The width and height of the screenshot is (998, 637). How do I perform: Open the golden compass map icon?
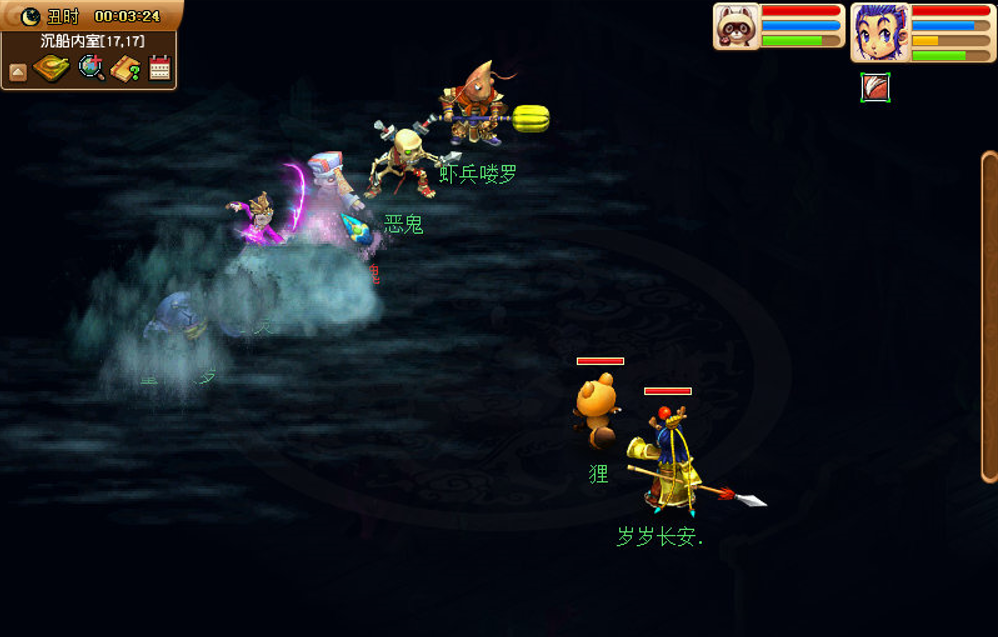(51, 69)
